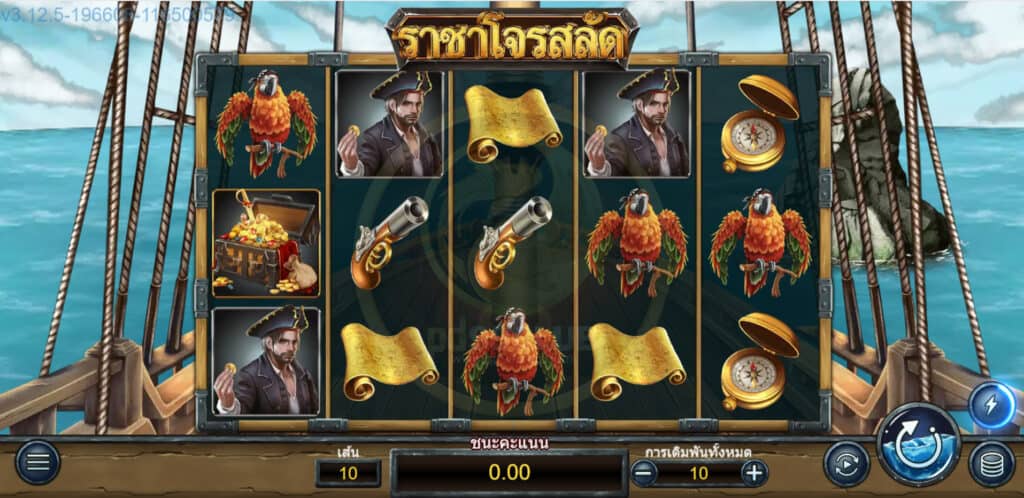Image resolution: width=1024 pixels, height=498 pixels.
Task: Open the auto-spin options
Action: click(846, 464)
